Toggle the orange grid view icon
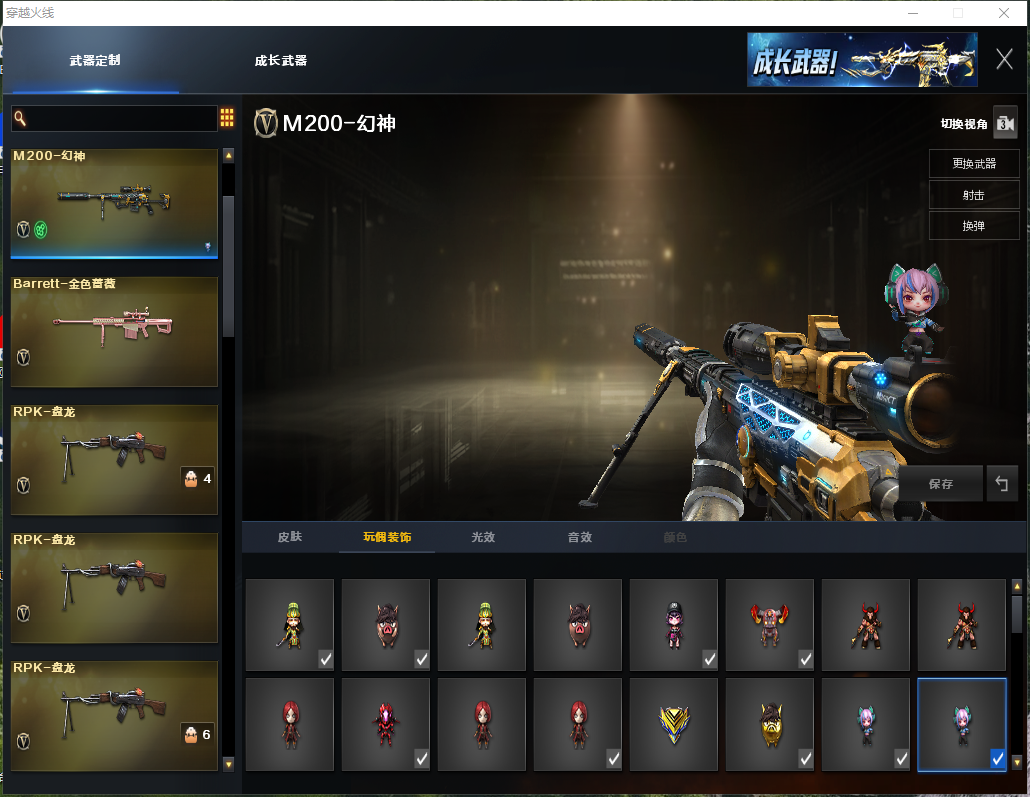 227,118
